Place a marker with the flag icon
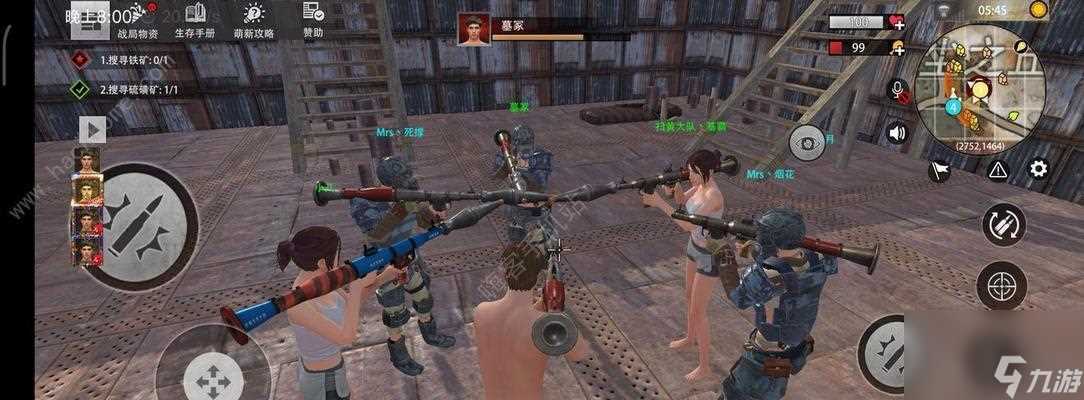 tap(939, 171)
